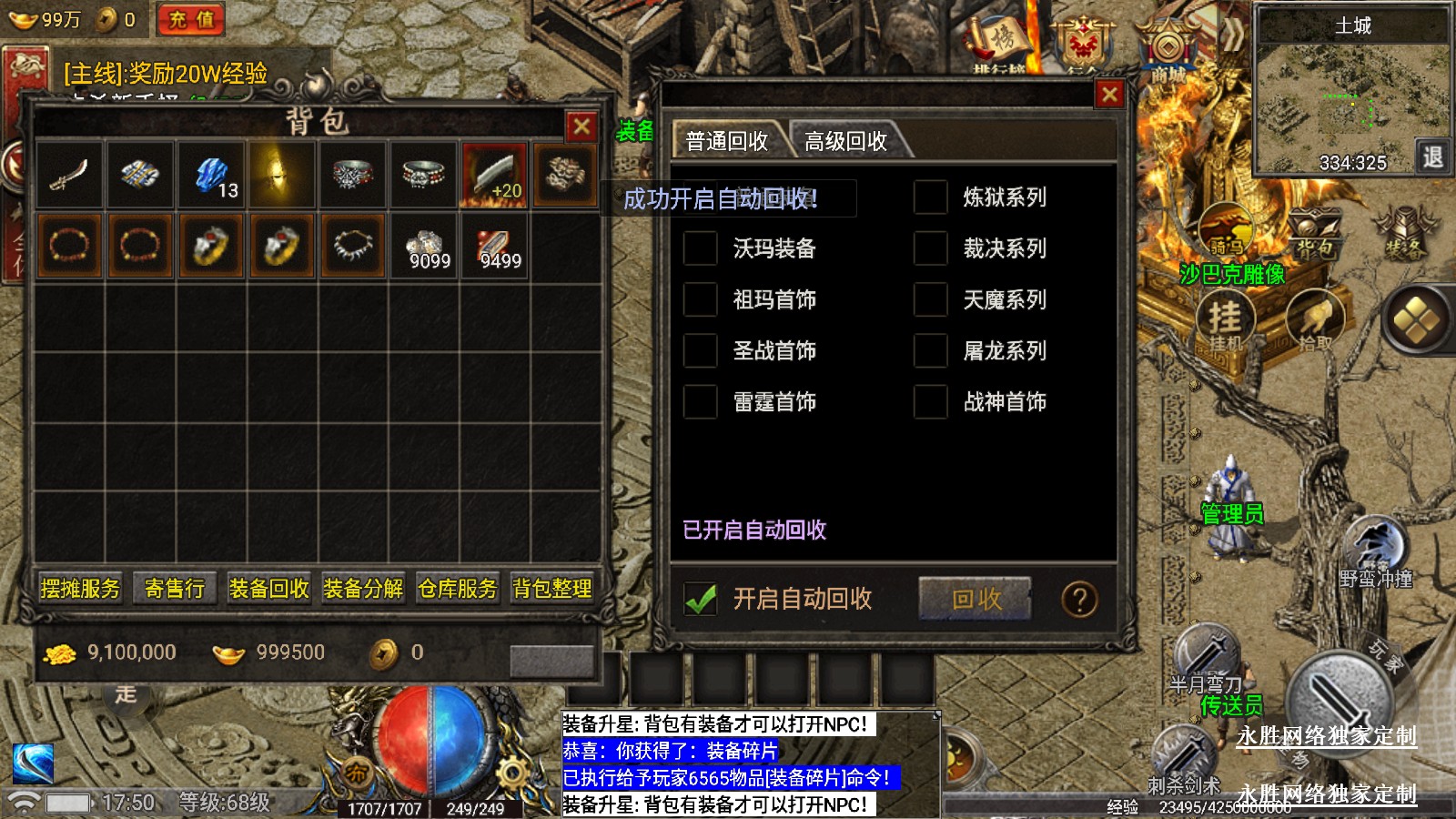Close the backpack window
The height and width of the screenshot is (819, 1456).
[581, 126]
